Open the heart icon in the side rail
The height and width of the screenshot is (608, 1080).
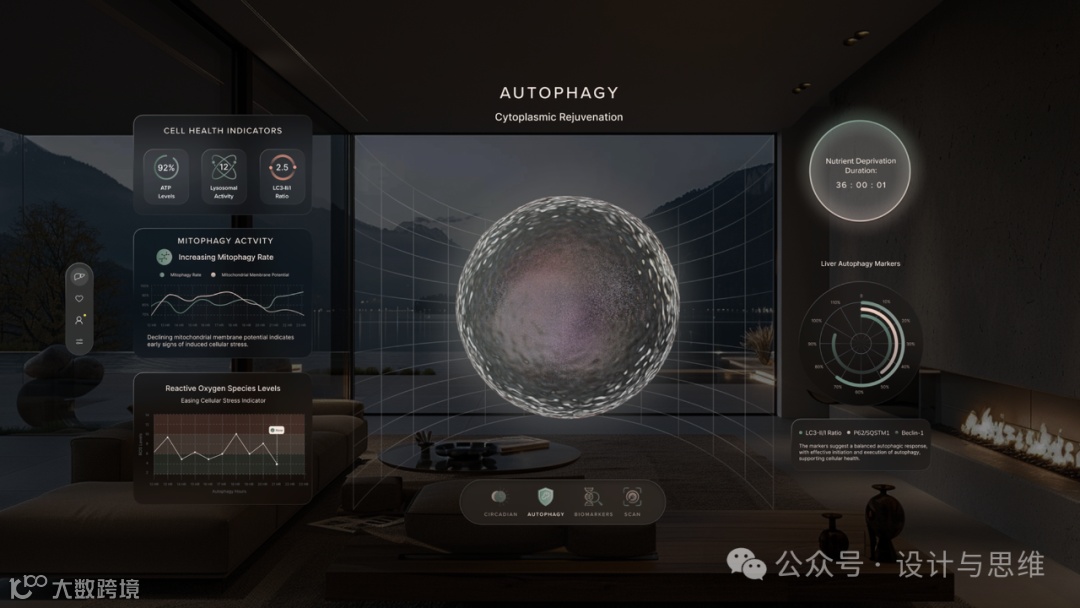coord(79,298)
